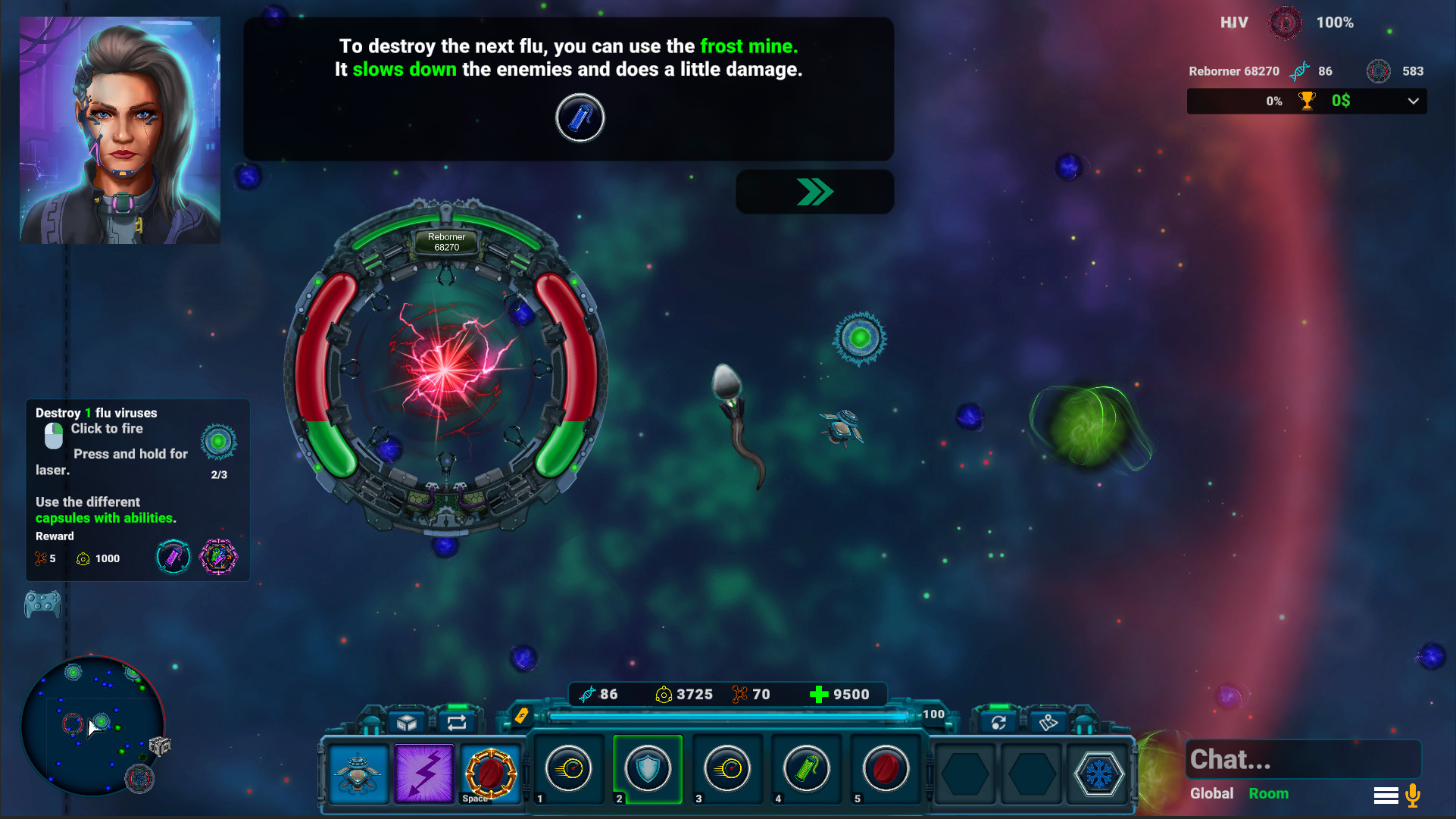The image size is (1456, 819).
Task: Click the purple lightning Space ability
Action: point(423,774)
